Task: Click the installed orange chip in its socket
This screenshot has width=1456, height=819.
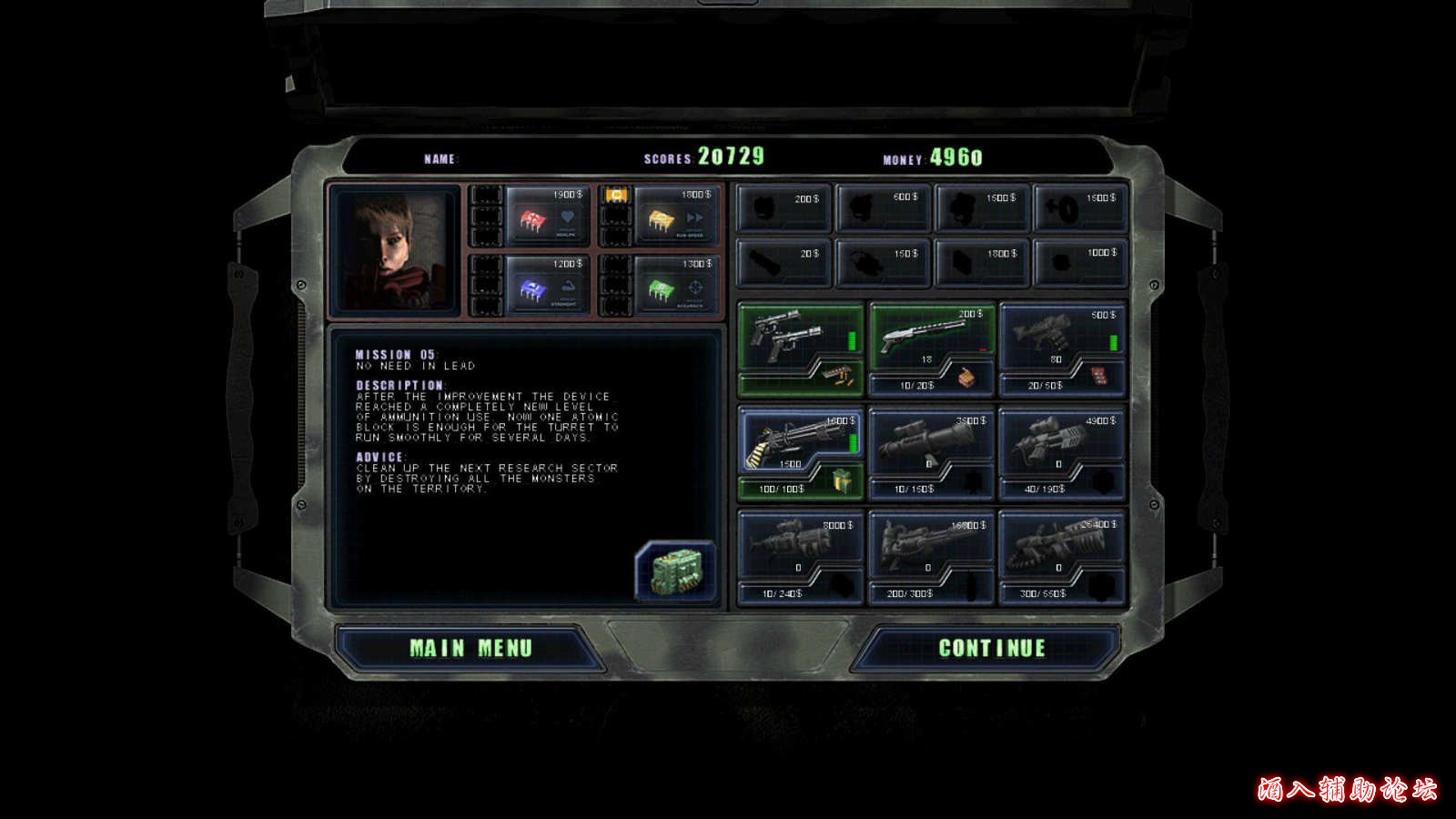Action: pyautogui.click(x=615, y=194)
